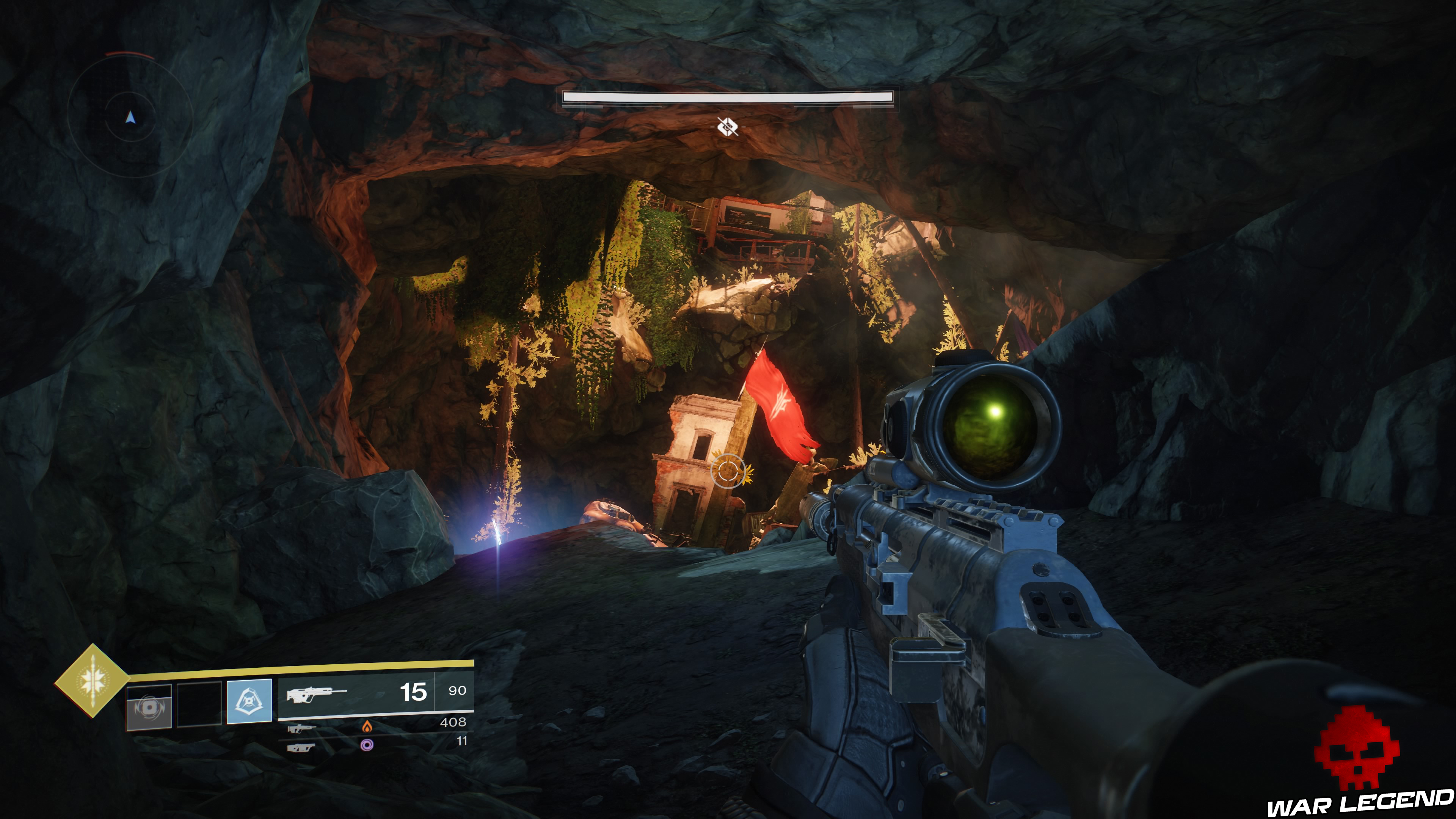The height and width of the screenshot is (819, 1456).
Task: Use the blue class ability icon
Action: pos(249,701)
